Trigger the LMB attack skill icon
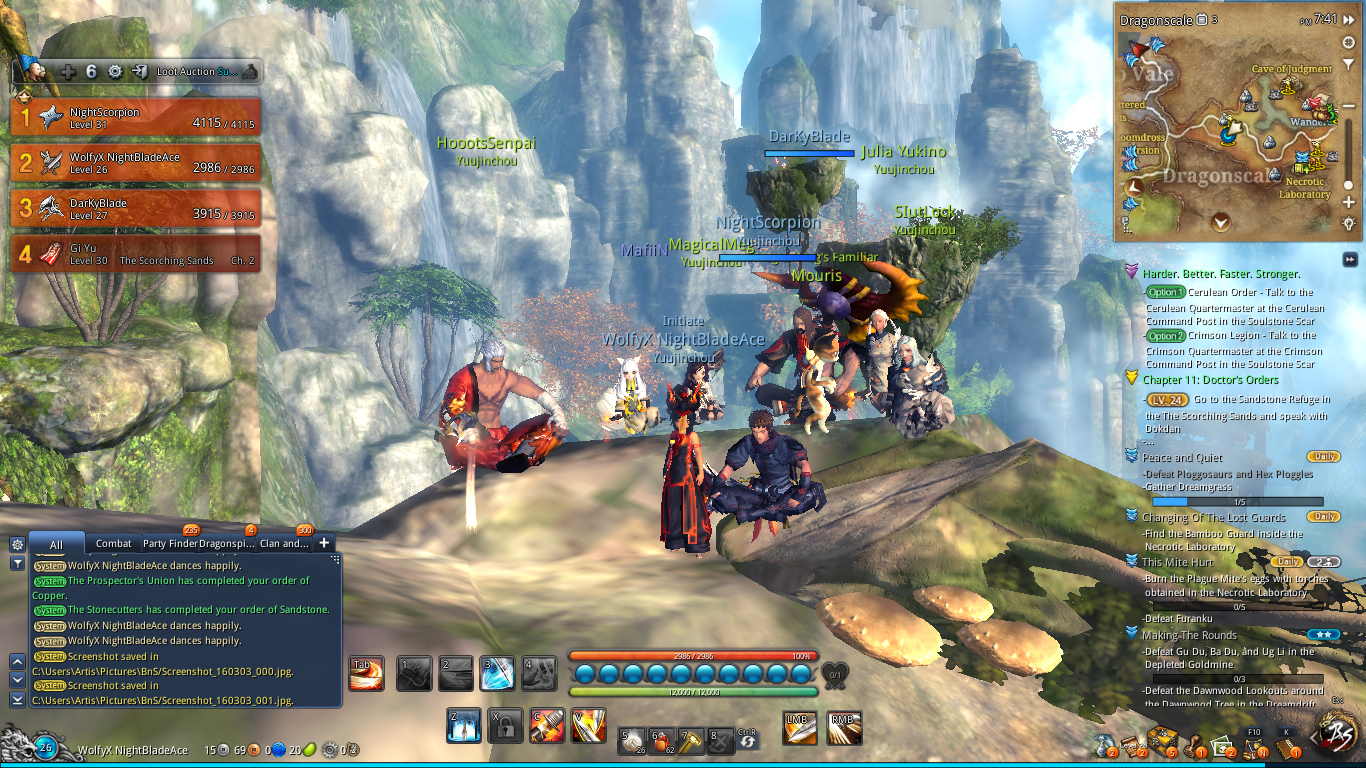Viewport: 1366px width, 768px height. (799, 728)
